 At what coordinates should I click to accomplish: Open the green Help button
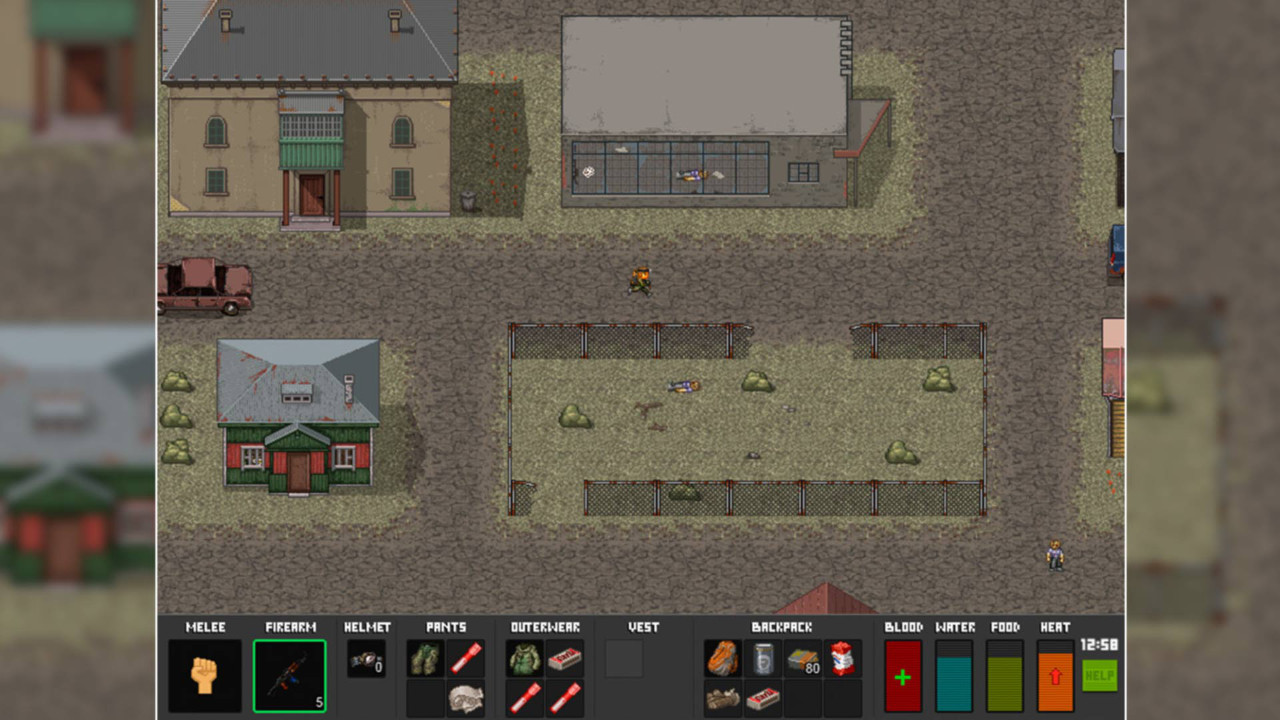click(1099, 676)
